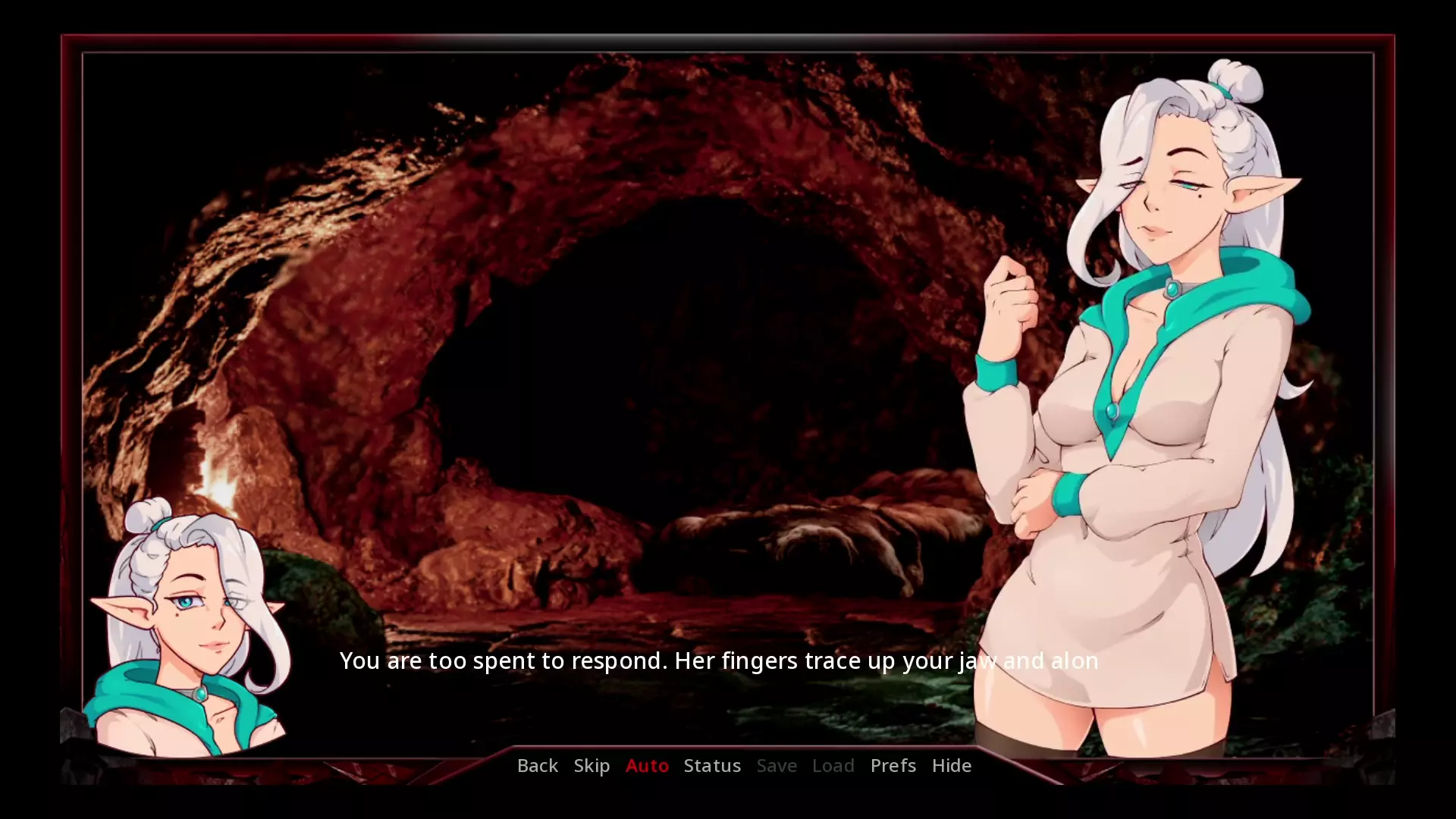Open the Status screen

pos(712,765)
